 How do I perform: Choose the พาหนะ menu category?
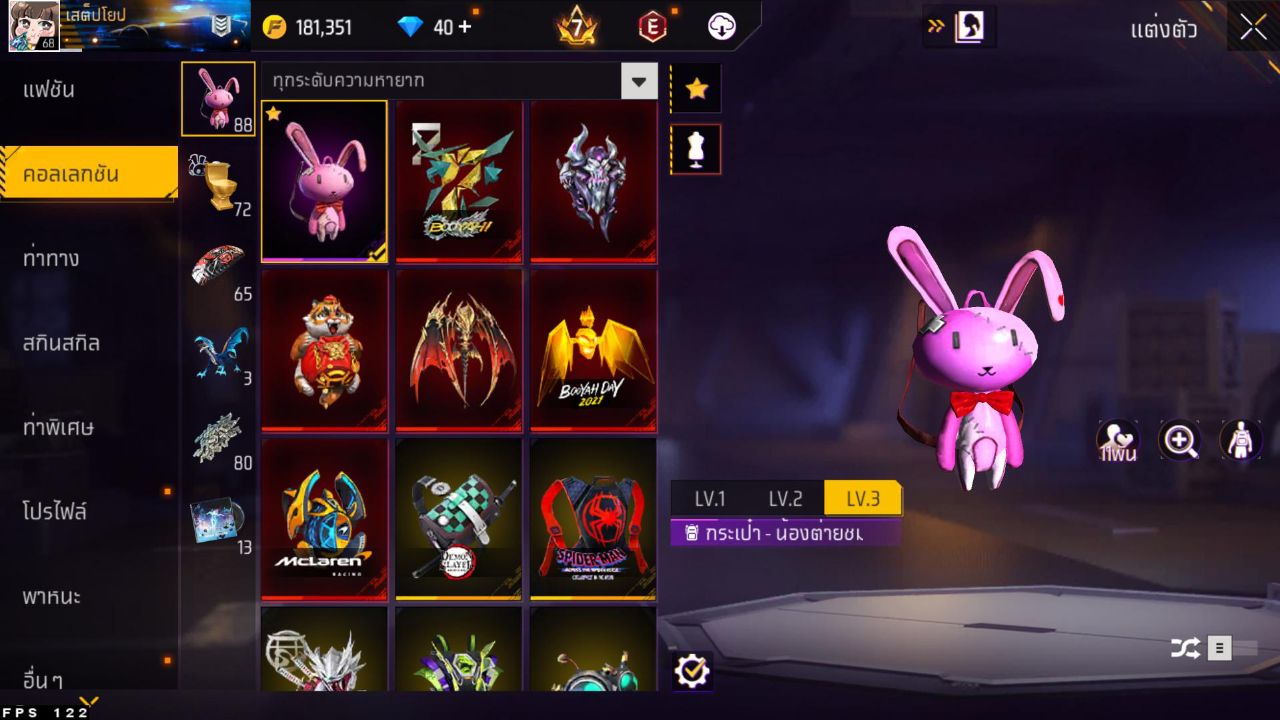click(x=52, y=597)
